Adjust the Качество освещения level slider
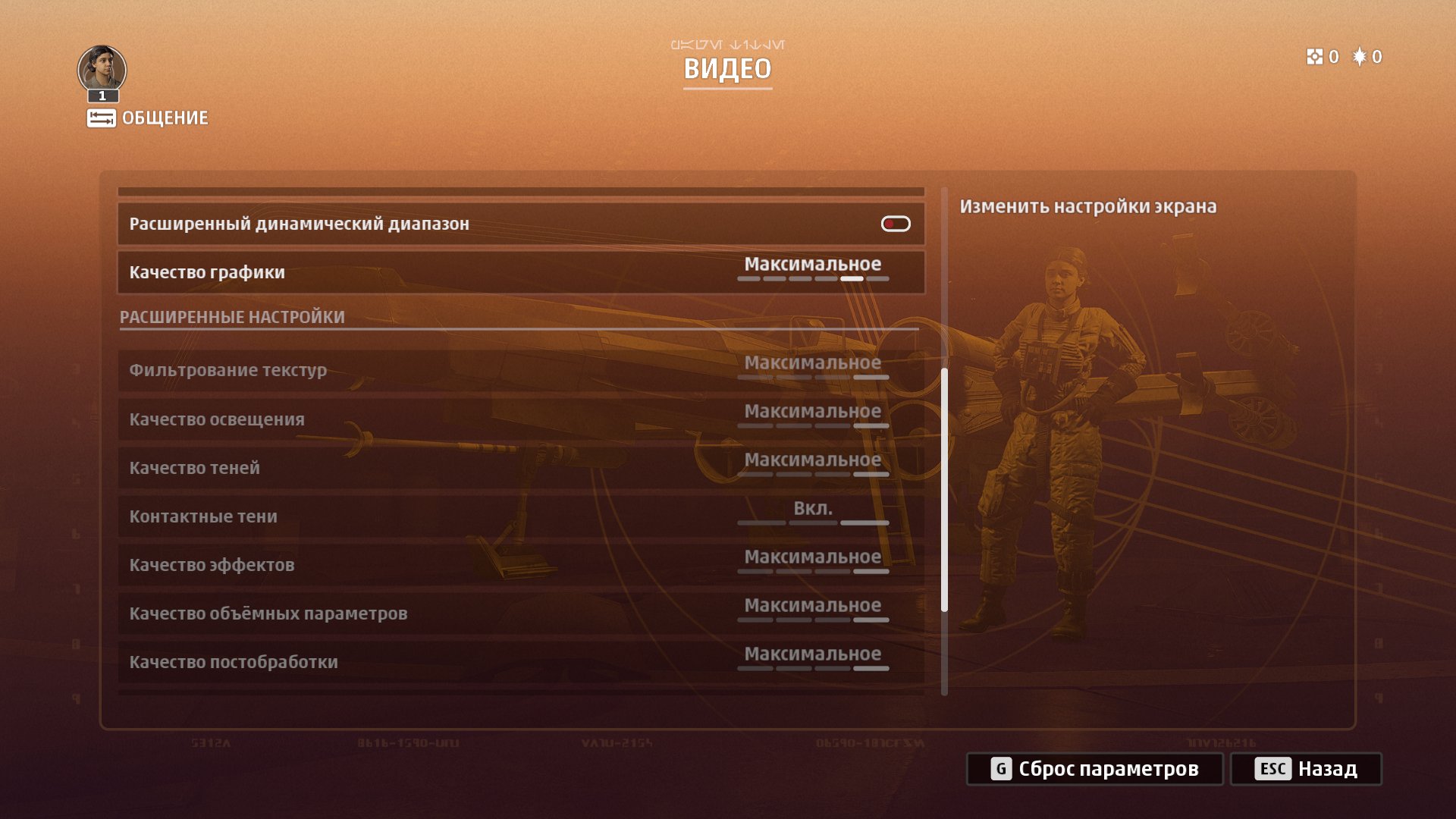1456x819 pixels. pos(813,425)
